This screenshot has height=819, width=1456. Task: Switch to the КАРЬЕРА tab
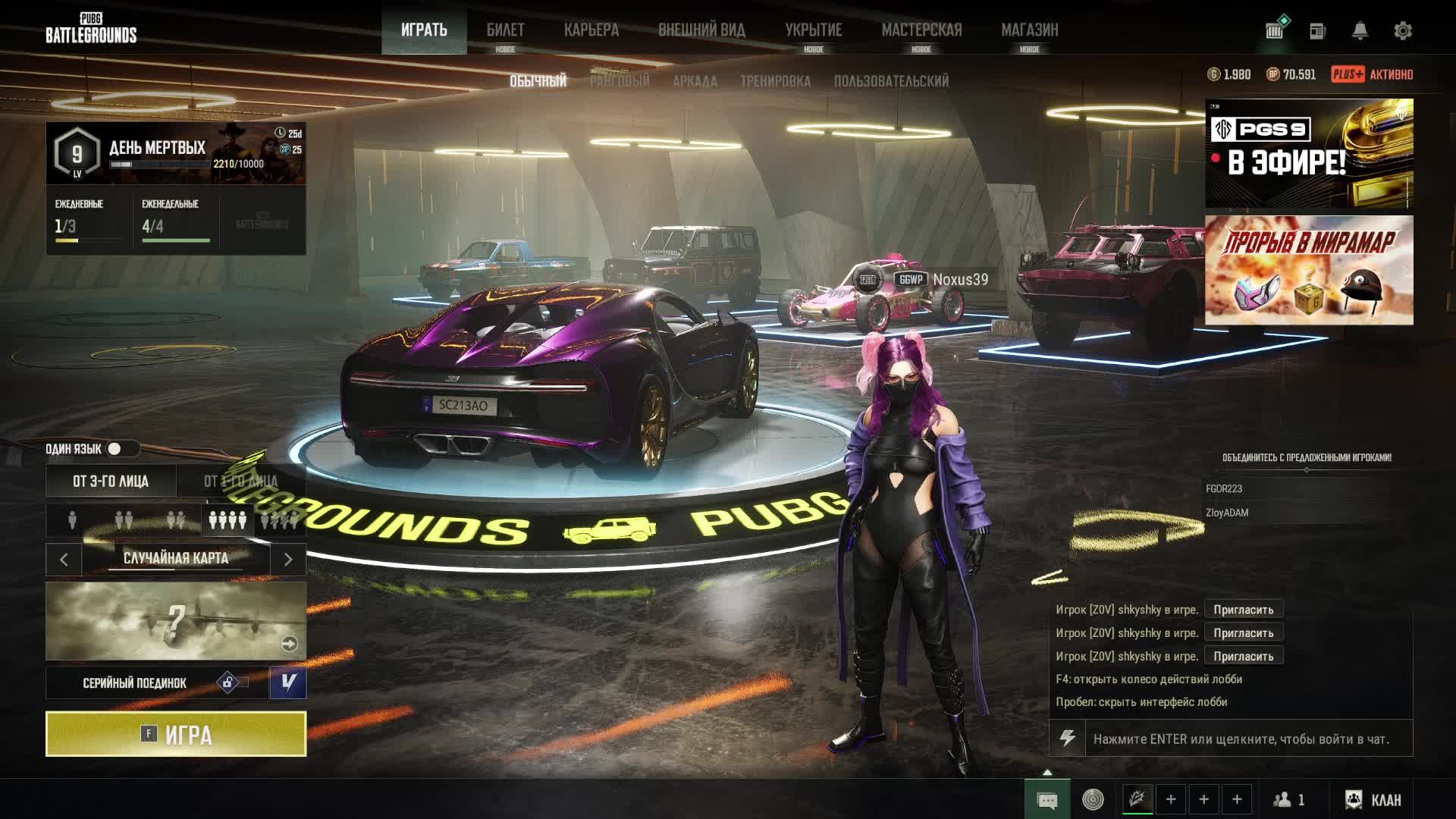[591, 30]
